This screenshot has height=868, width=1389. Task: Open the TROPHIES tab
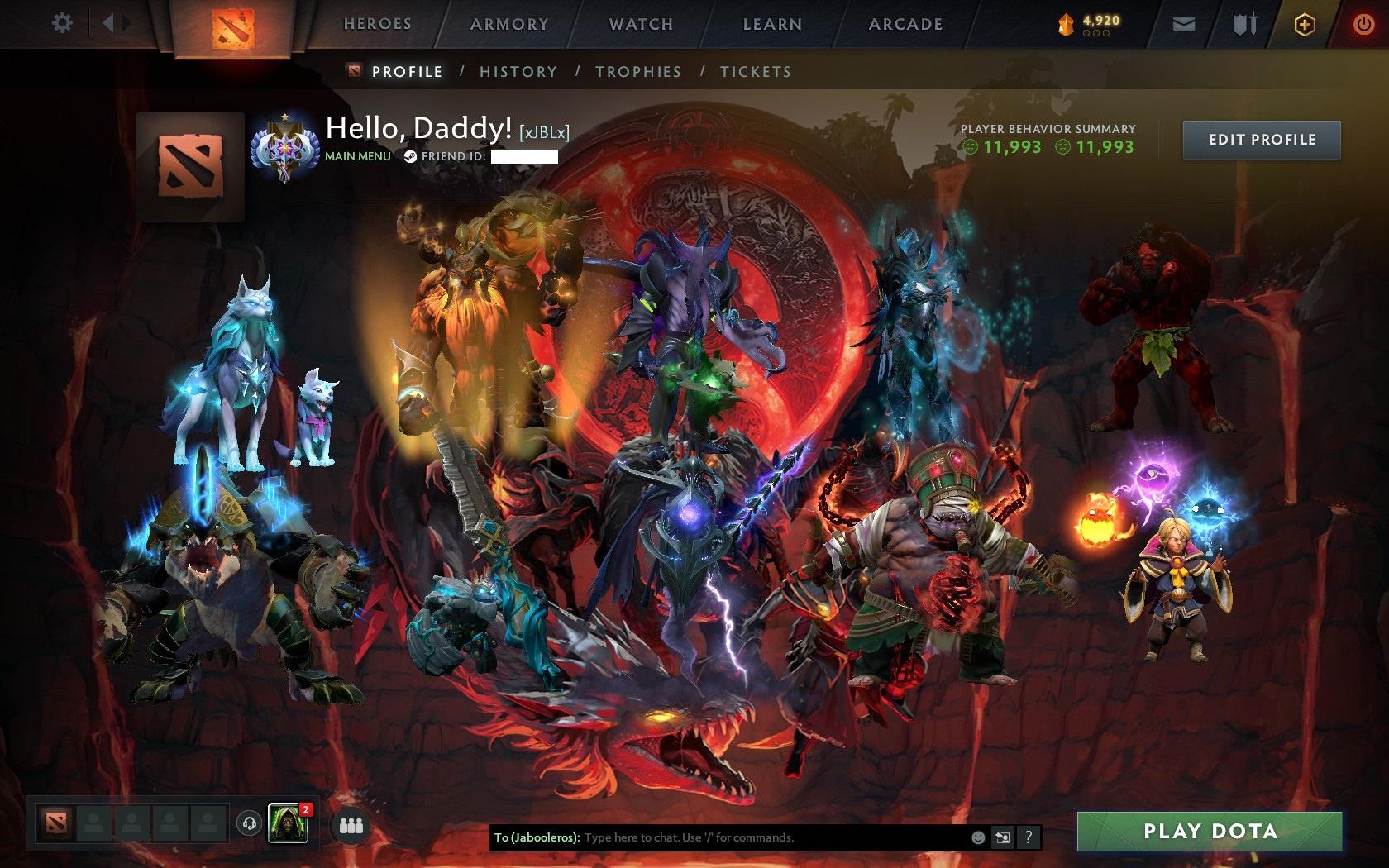[x=637, y=72]
